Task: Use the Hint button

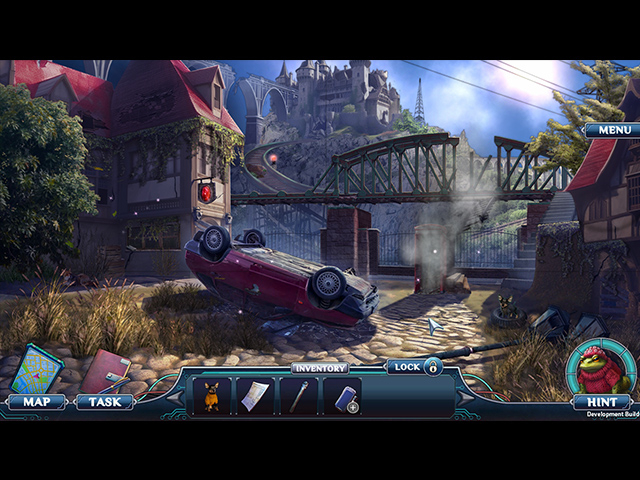Action: (601, 402)
